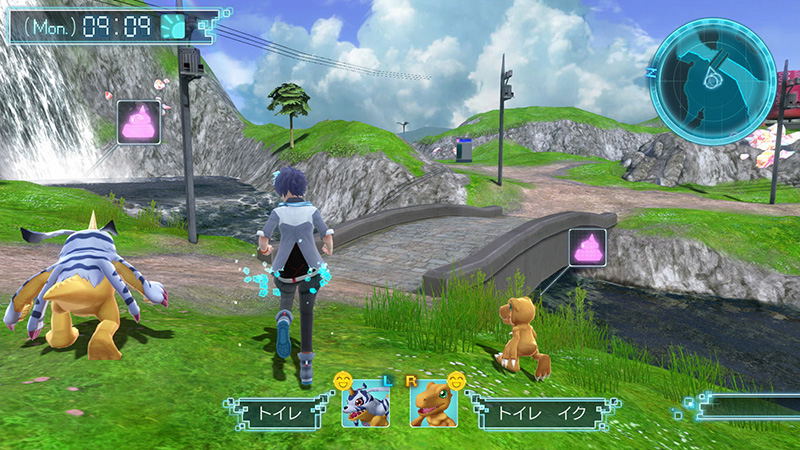Viewport: 800px width, 450px height.
Task: Click the mood smiley above Gabumon's portrait
Action: click(x=345, y=380)
